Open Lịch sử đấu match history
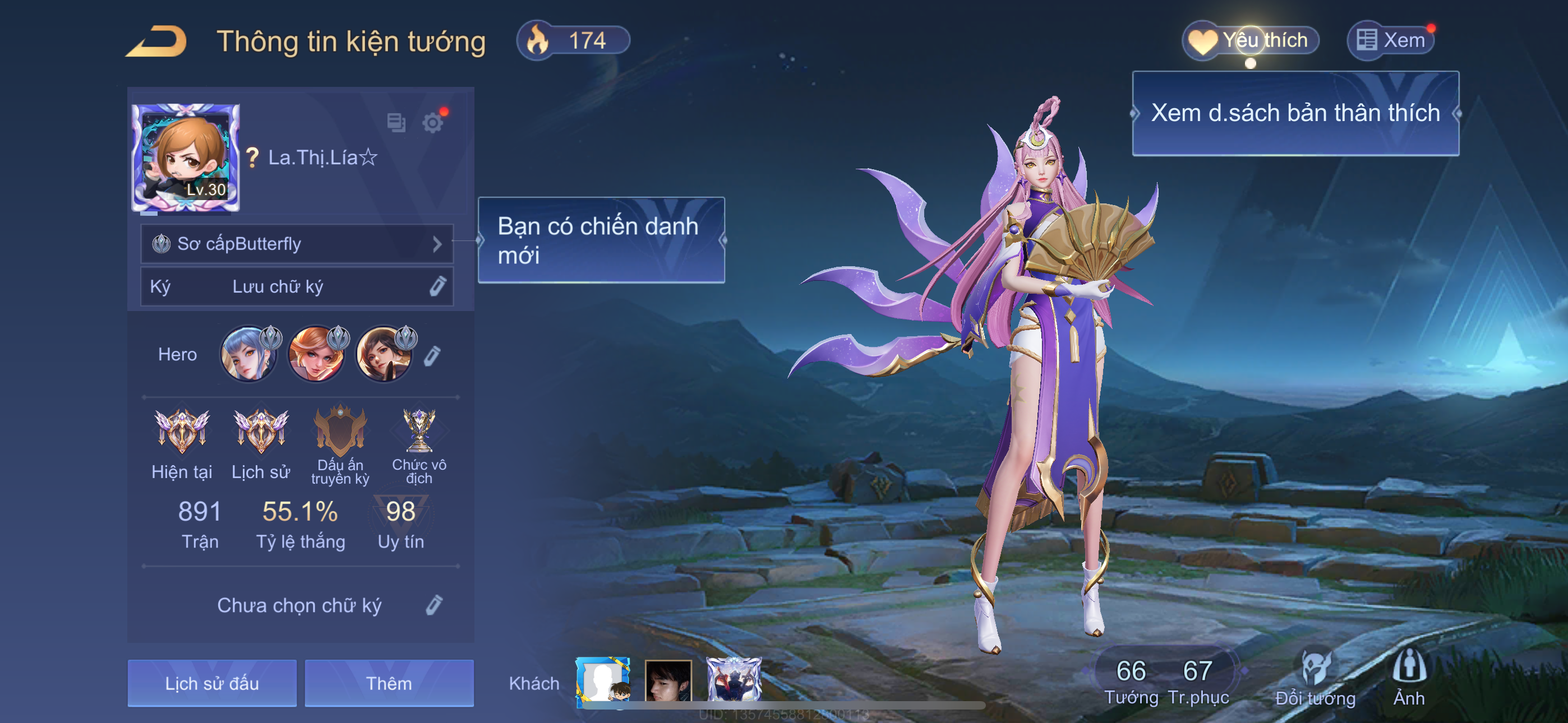 point(212,683)
